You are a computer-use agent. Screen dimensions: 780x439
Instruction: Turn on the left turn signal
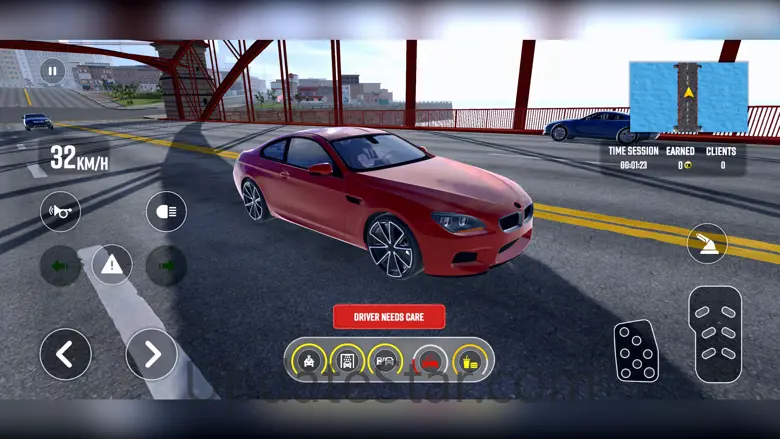point(60,265)
